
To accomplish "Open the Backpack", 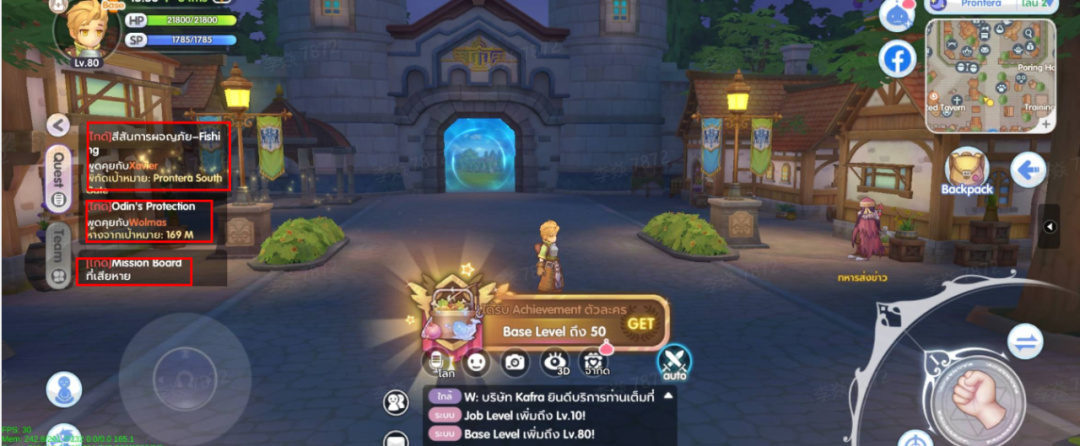I will pos(966,172).
